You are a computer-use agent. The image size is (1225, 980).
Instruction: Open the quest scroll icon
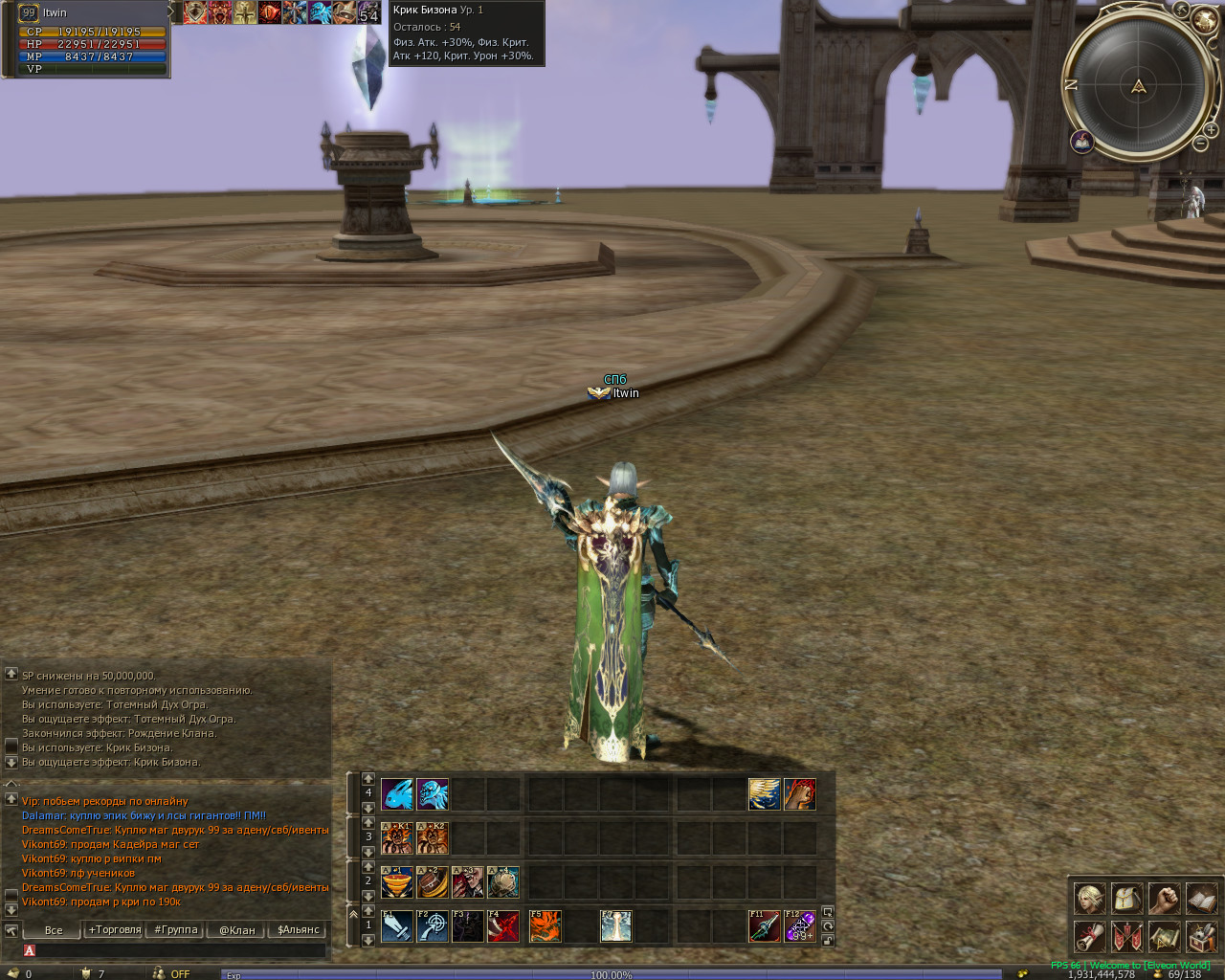point(1089,936)
